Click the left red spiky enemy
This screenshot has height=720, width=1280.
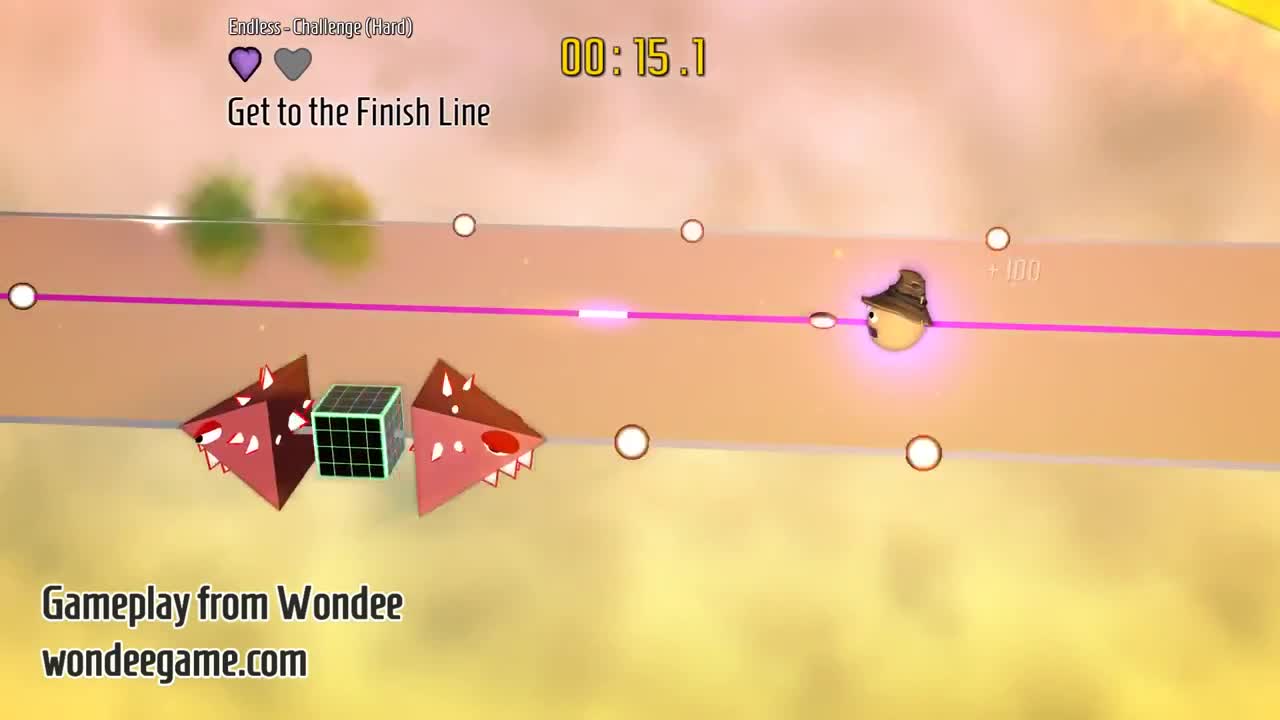(x=250, y=435)
